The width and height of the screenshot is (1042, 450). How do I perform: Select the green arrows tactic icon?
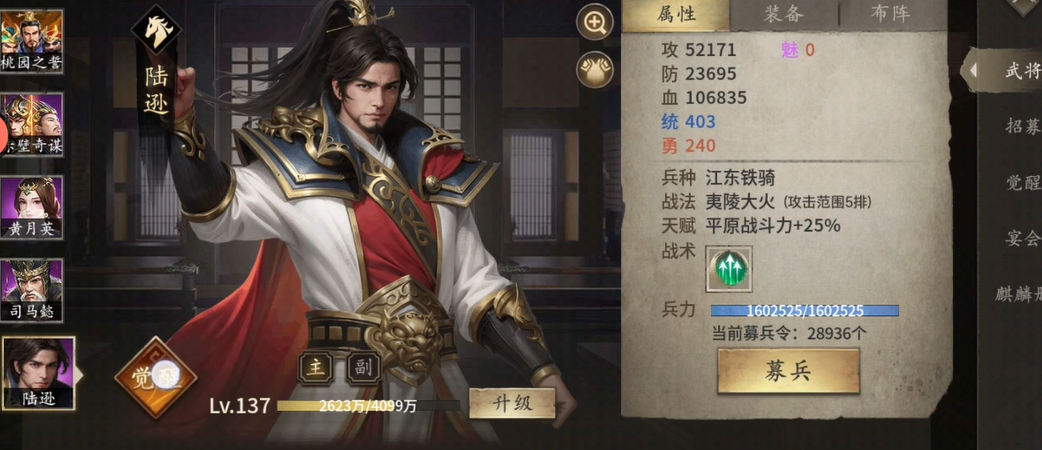pyautogui.click(x=729, y=268)
